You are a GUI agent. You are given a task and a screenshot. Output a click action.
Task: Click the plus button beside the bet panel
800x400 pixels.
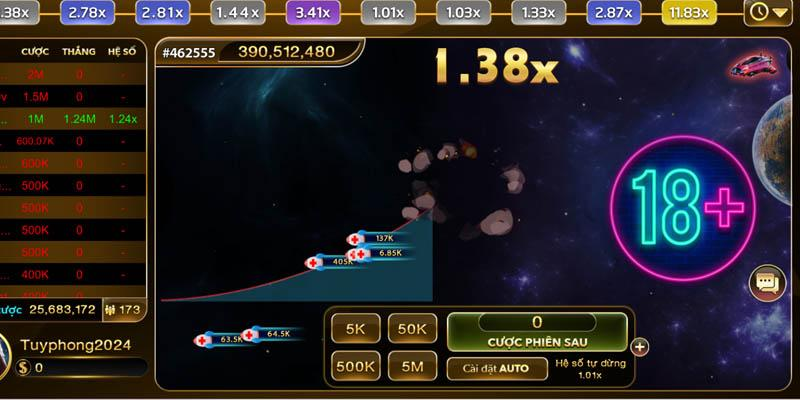(x=640, y=348)
